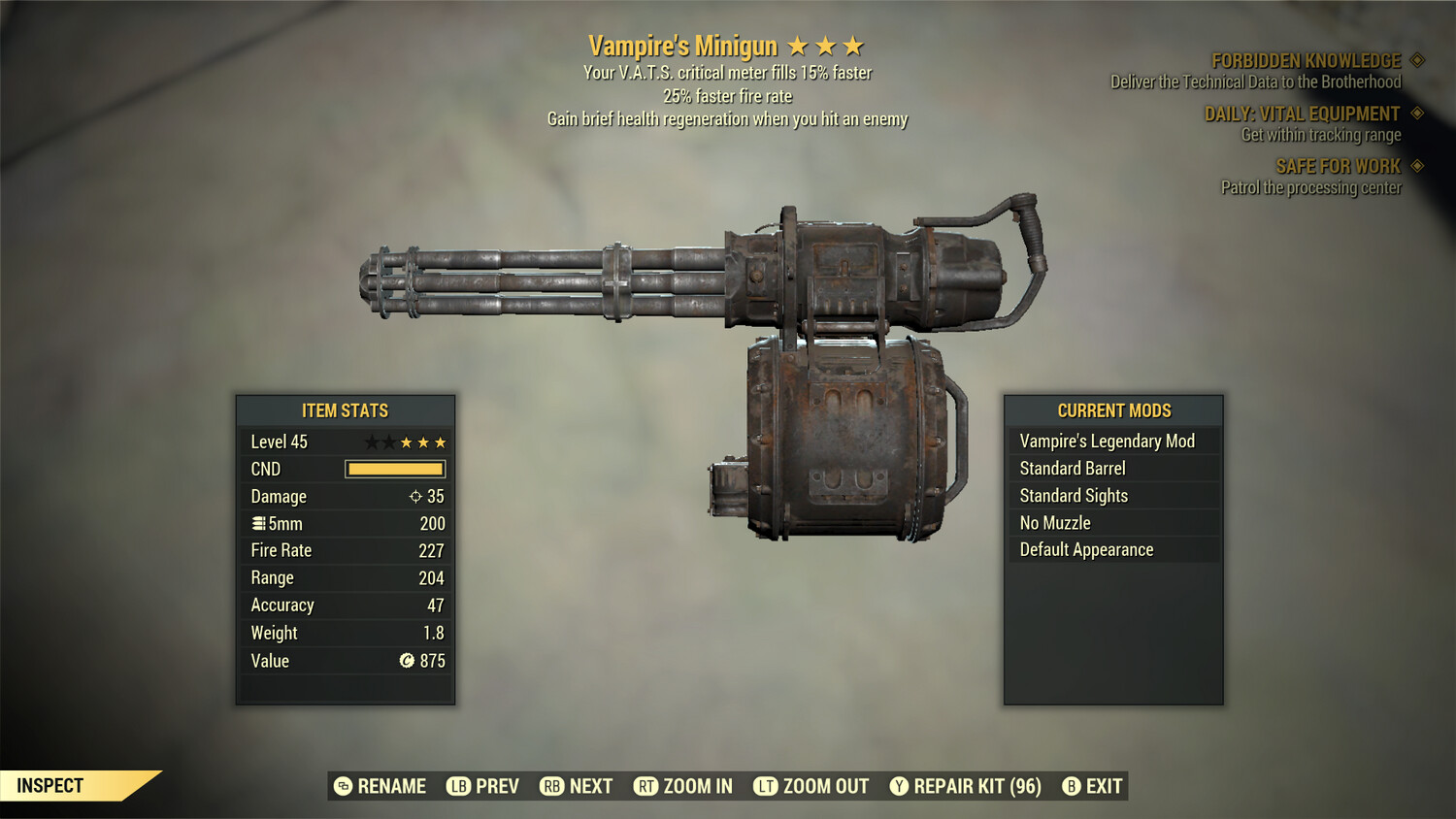
Task: Toggle the Forbidden Knowledge quest tracking diamond
Action: coord(1415,59)
